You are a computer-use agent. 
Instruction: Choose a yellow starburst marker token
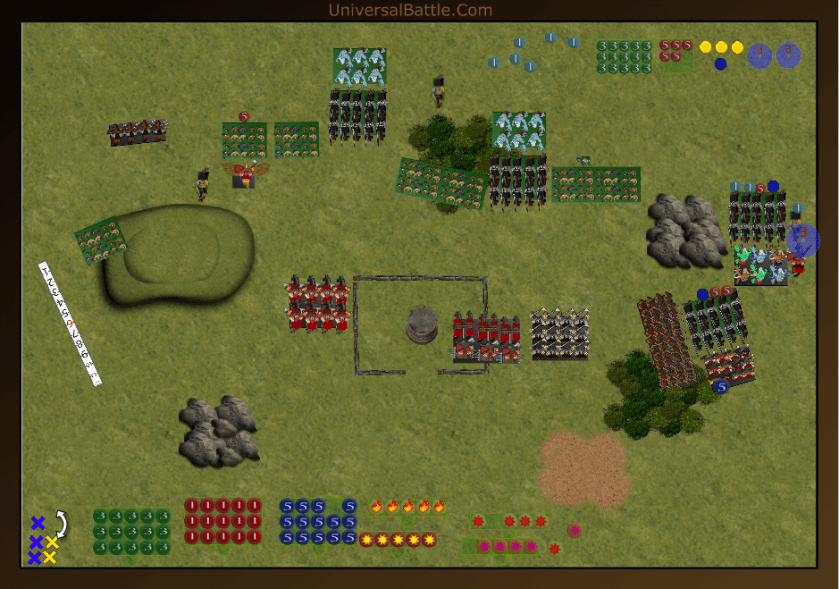point(398,540)
